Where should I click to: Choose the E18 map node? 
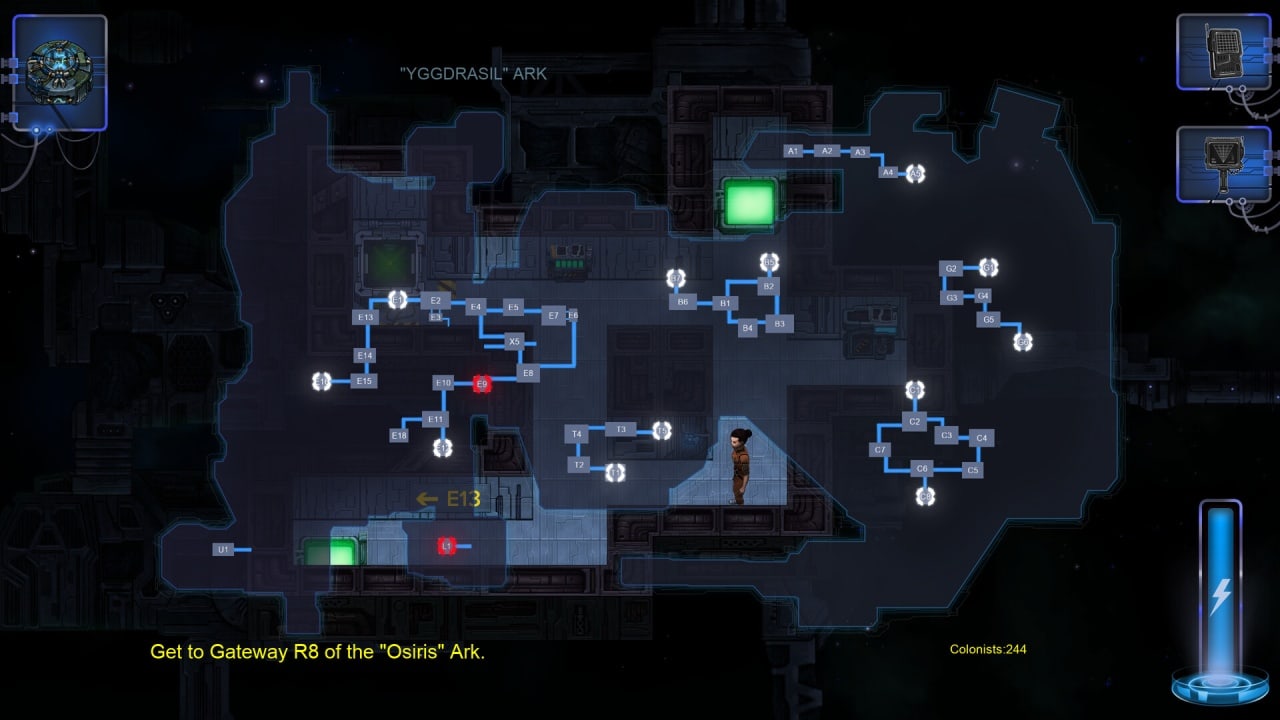pos(400,435)
